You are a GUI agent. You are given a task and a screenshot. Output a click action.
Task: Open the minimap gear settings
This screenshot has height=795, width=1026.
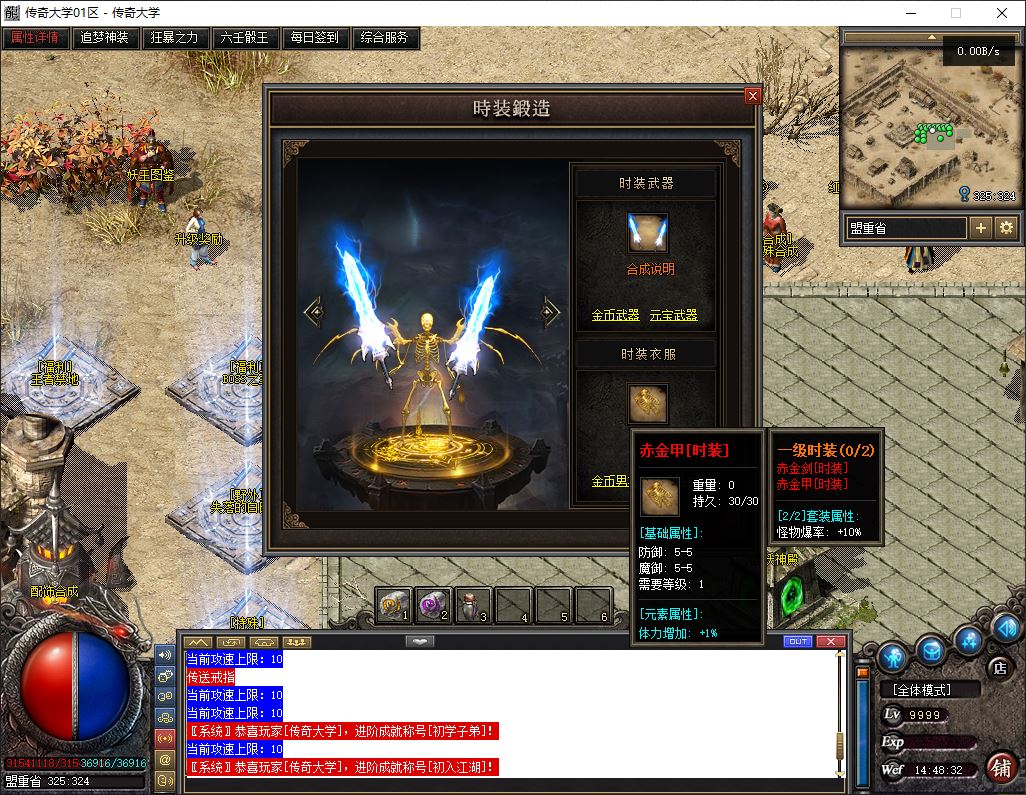pos(1006,228)
